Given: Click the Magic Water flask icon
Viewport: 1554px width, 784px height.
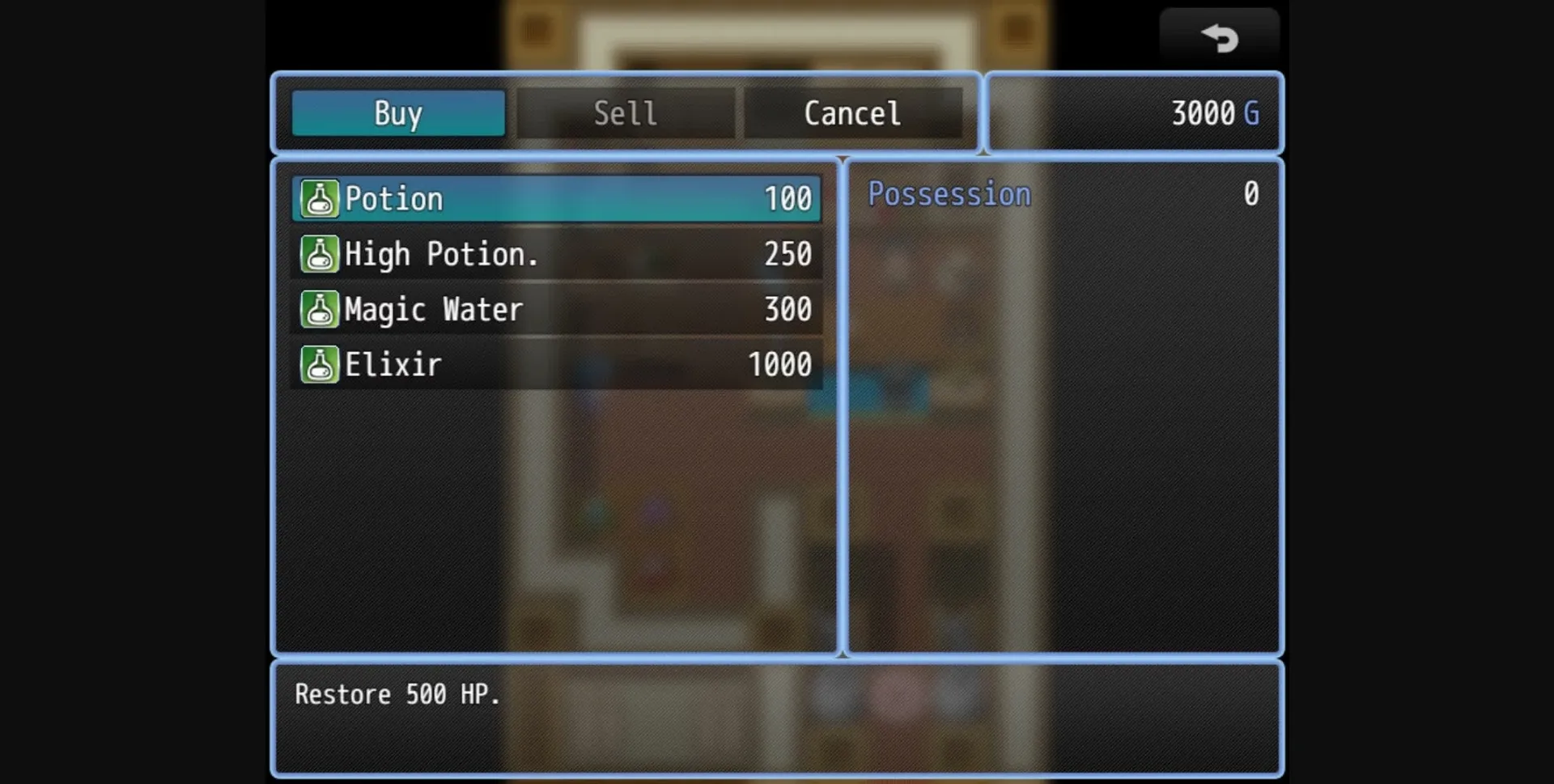Looking at the screenshot, I should click(x=320, y=309).
